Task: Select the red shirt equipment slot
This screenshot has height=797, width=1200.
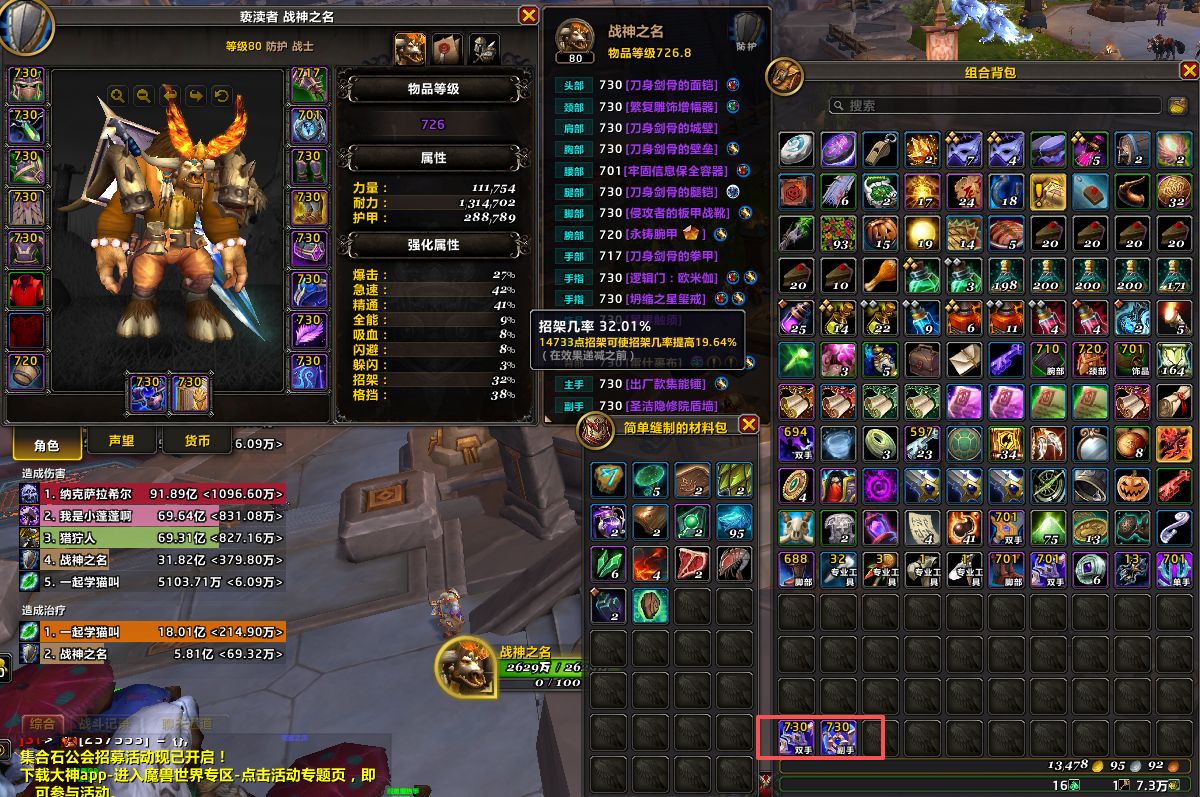Action: 27,291
